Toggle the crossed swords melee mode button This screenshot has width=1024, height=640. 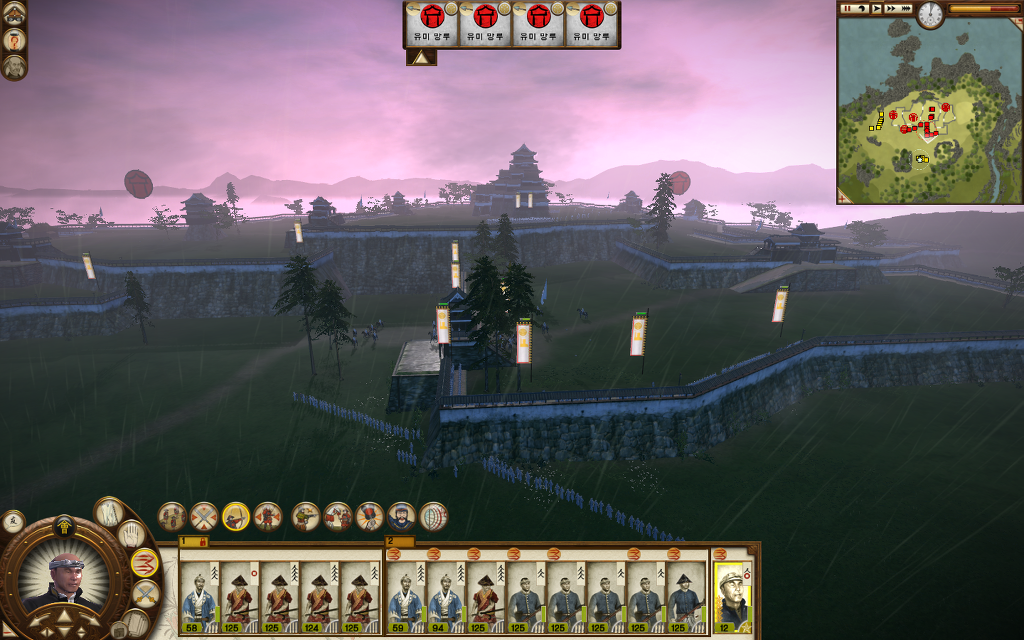point(146,593)
